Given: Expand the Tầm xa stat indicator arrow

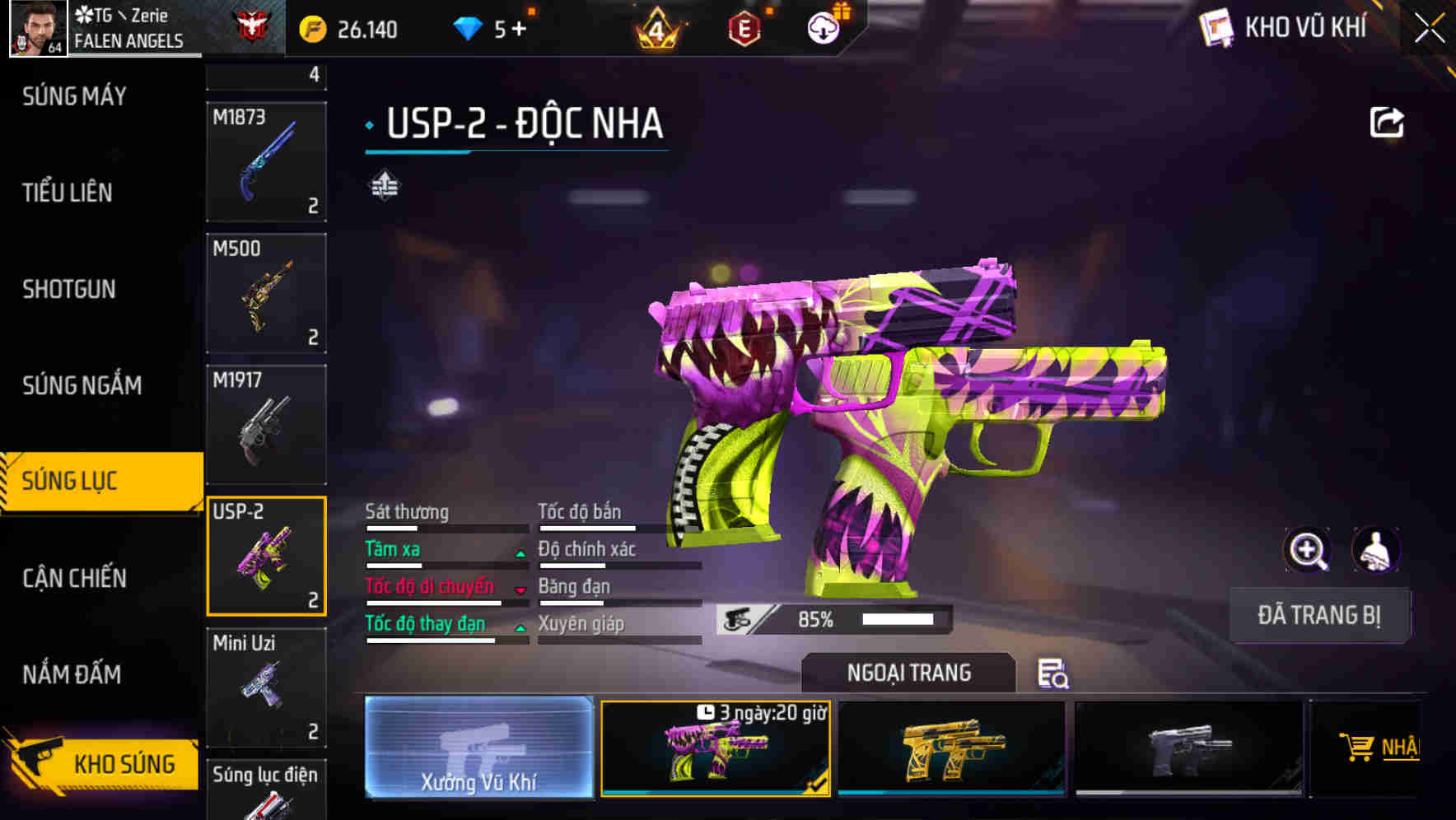Looking at the screenshot, I should click(520, 552).
